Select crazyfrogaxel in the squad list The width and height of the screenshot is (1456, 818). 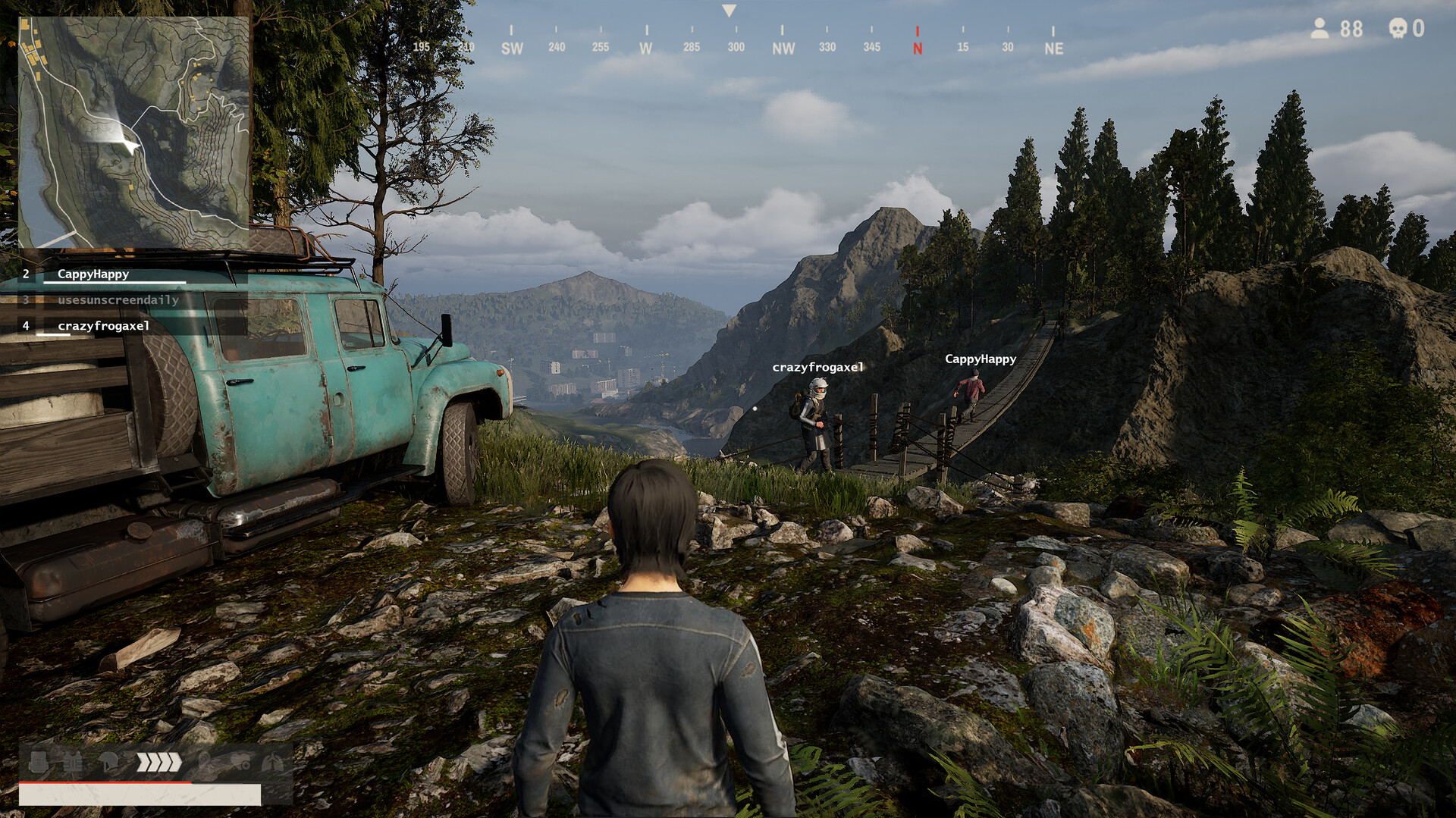103,326
